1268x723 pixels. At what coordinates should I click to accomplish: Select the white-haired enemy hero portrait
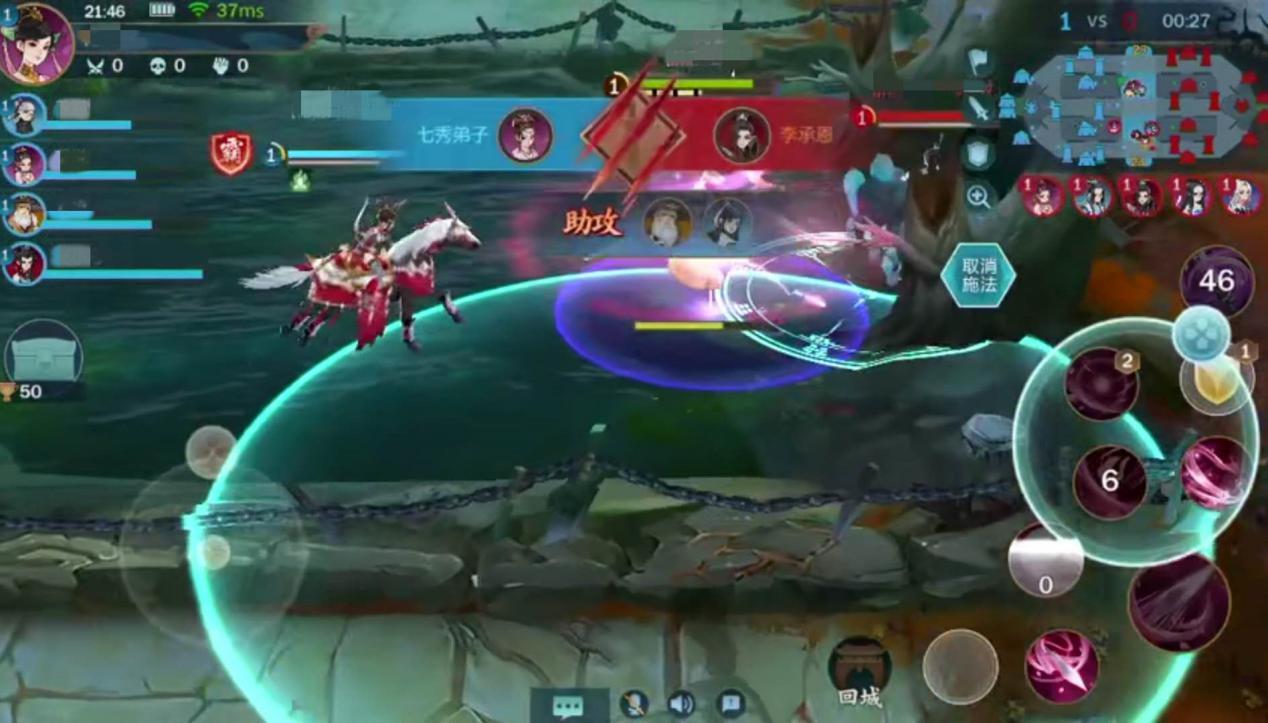[x=1241, y=196]
